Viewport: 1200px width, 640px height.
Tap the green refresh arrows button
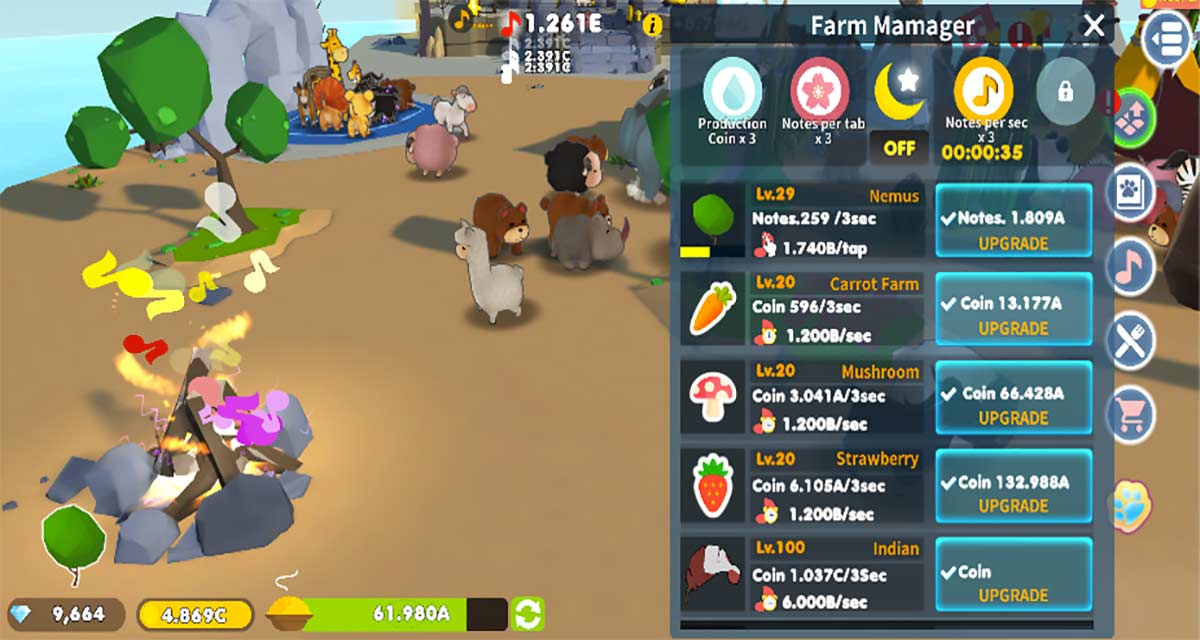(x=528, y=613)
